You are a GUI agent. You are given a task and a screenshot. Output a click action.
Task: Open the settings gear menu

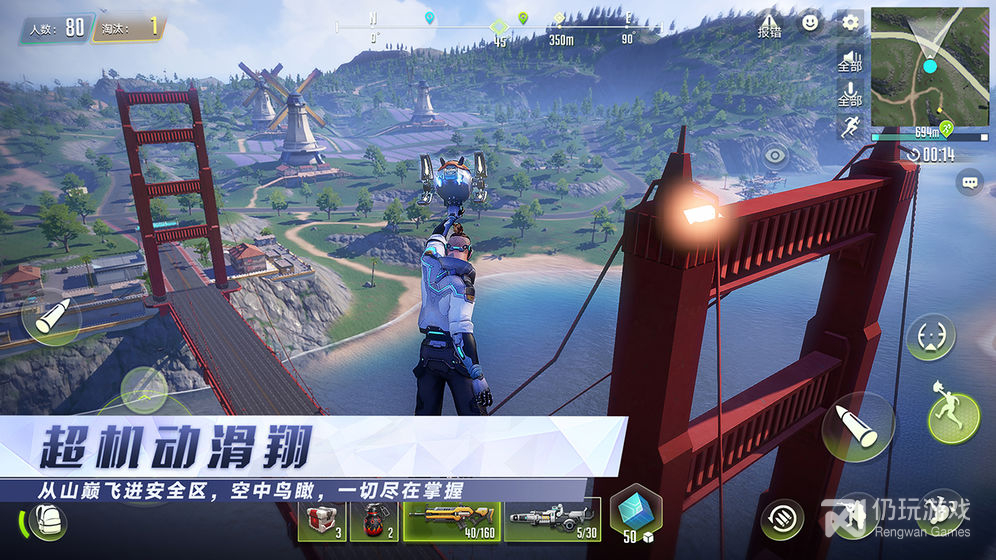point(850,22)
